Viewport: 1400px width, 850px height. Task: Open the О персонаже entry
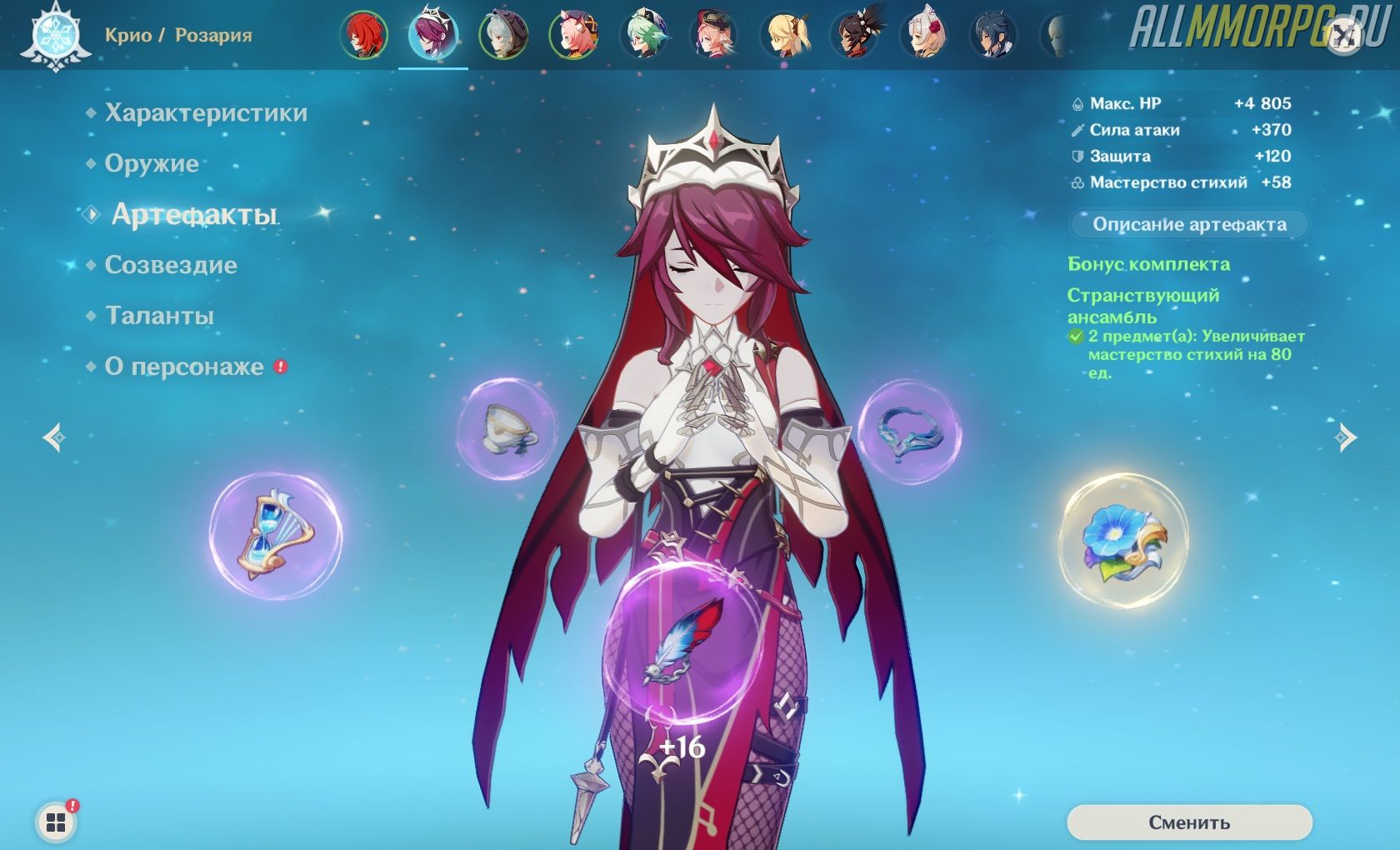tap(184, 367)
